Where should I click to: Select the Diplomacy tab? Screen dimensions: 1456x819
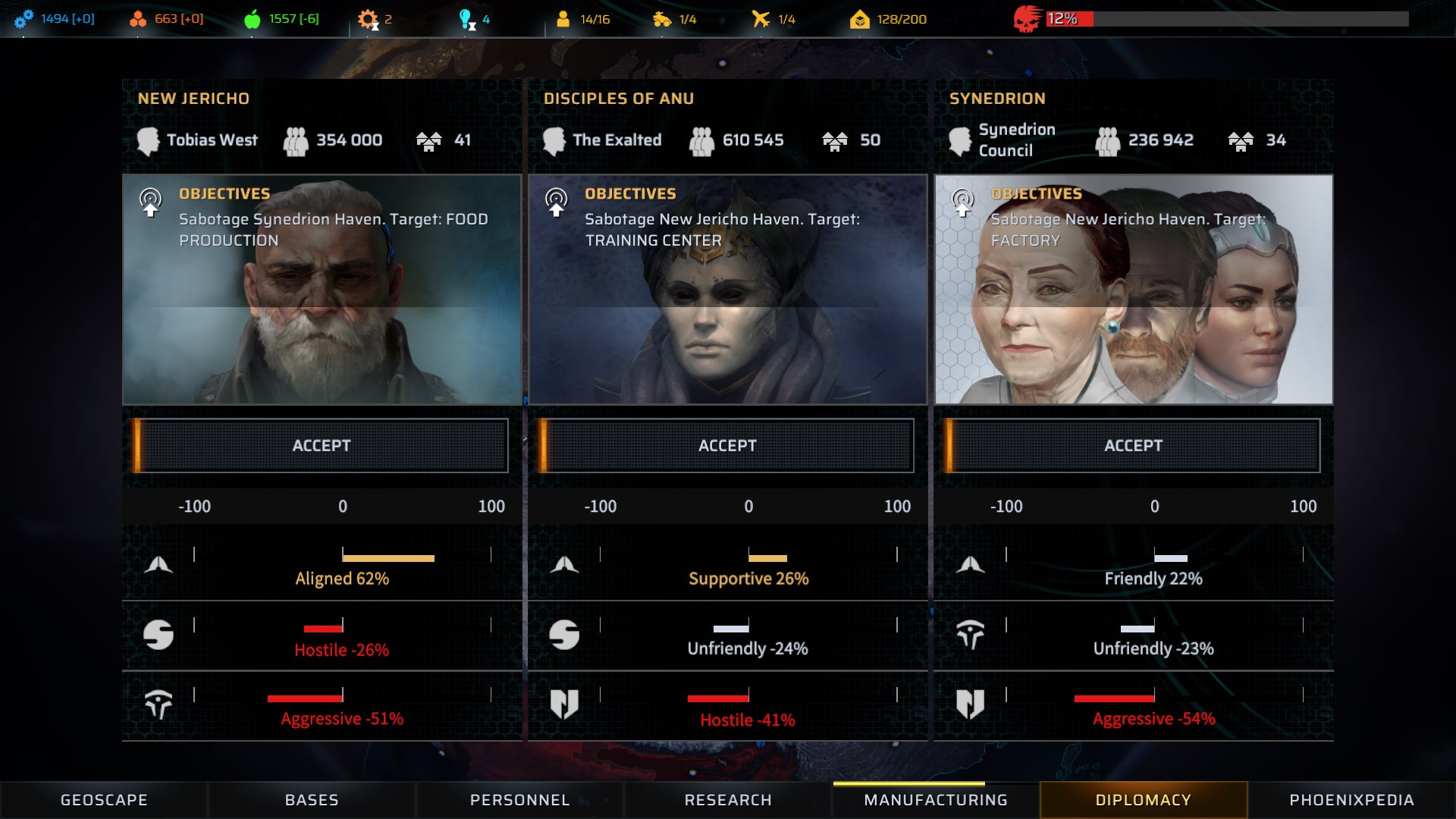coord(1143,800)
